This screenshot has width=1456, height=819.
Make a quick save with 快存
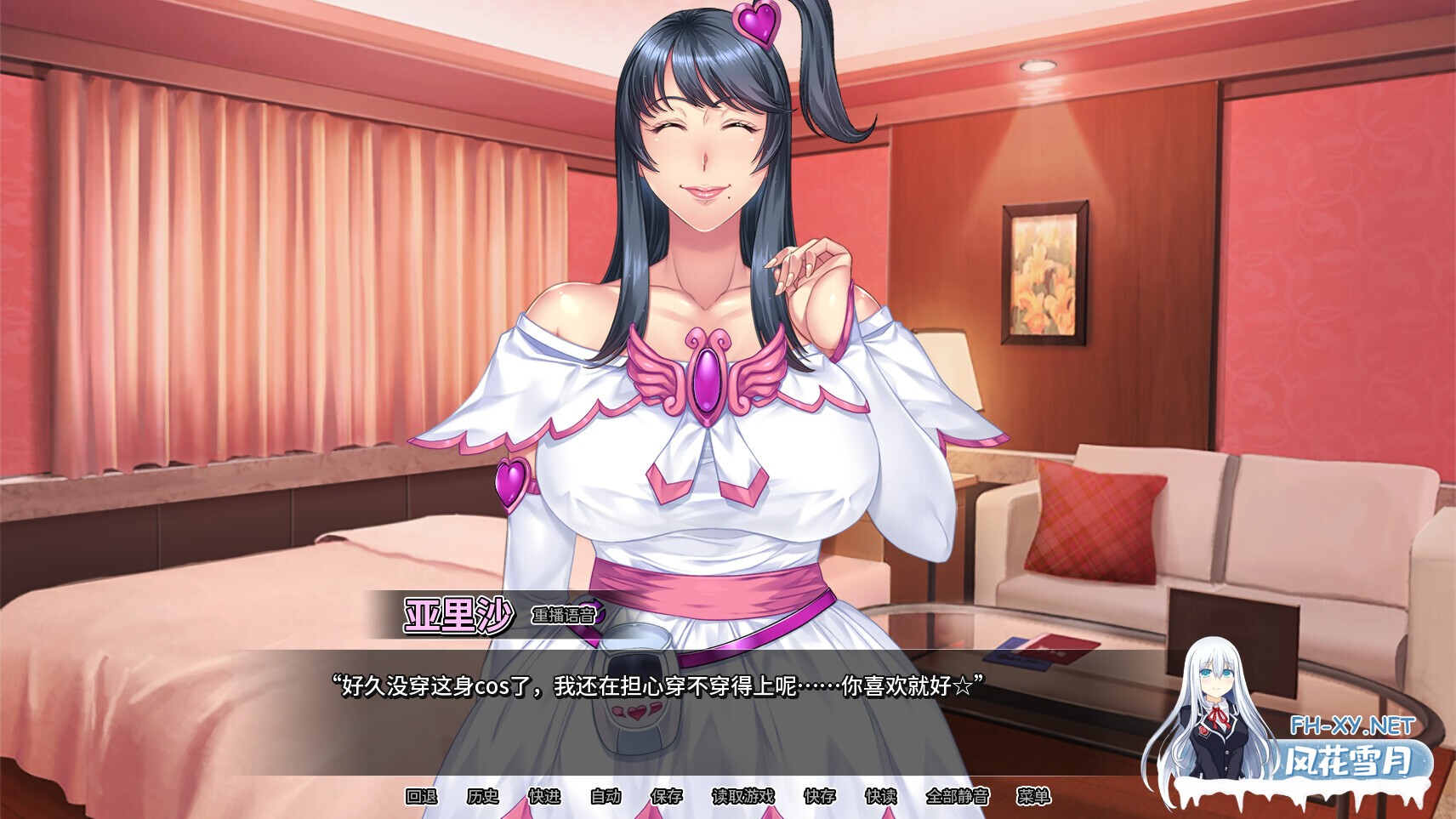pyautogui.click(x=820, y=796)
